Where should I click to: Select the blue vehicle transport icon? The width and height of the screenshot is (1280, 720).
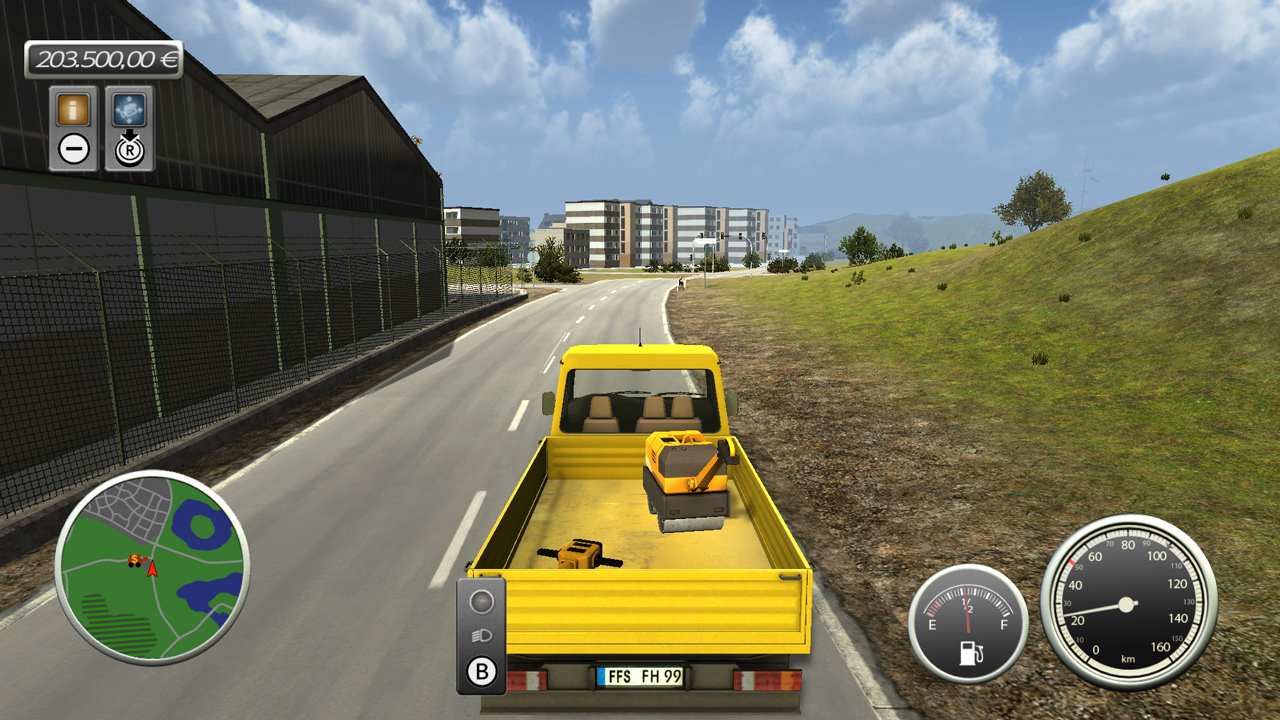pos(131,109)
